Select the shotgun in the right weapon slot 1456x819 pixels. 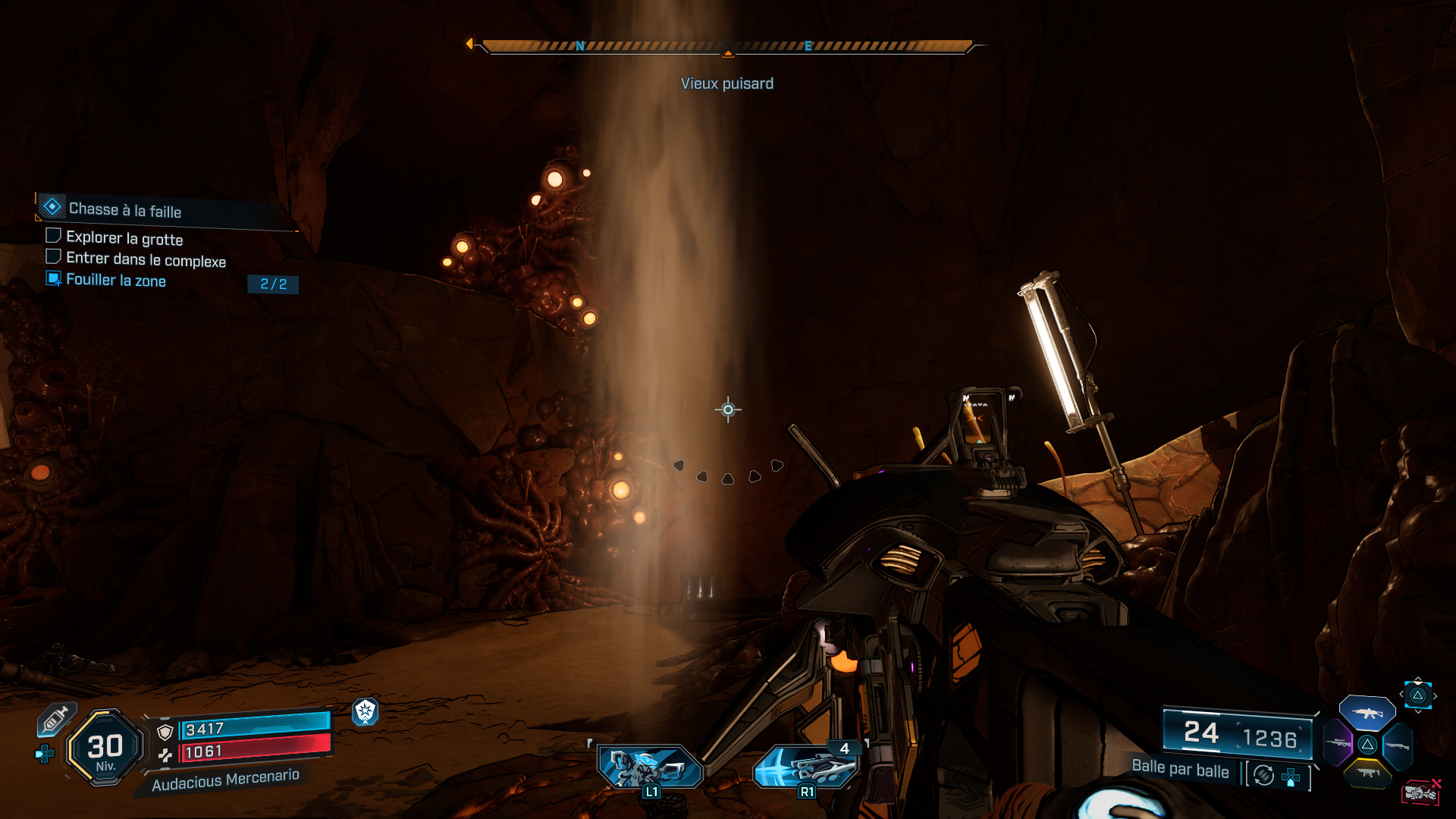click(1397, 746)
